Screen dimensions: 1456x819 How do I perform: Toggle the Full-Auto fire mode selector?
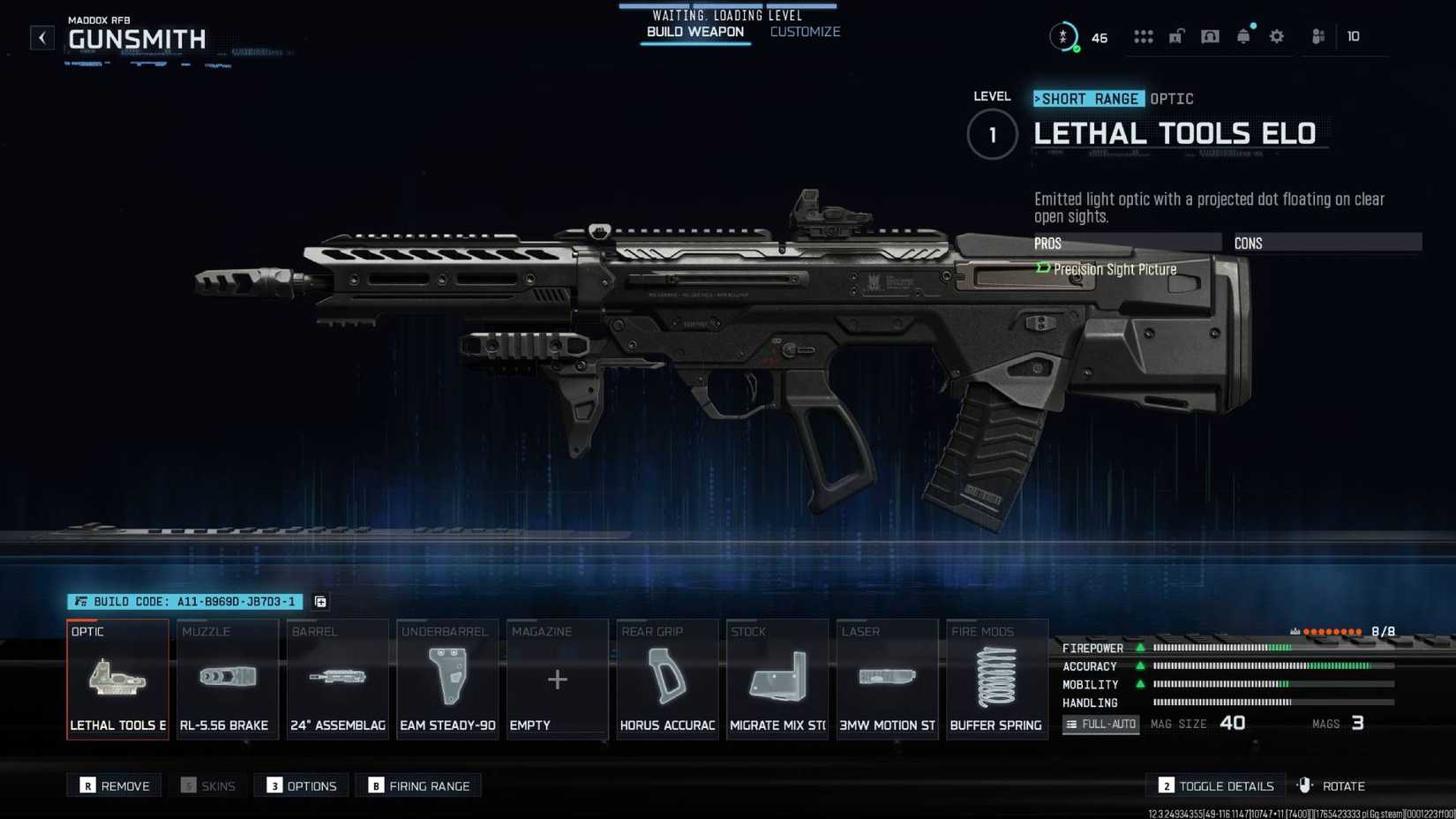point(1100,724)
